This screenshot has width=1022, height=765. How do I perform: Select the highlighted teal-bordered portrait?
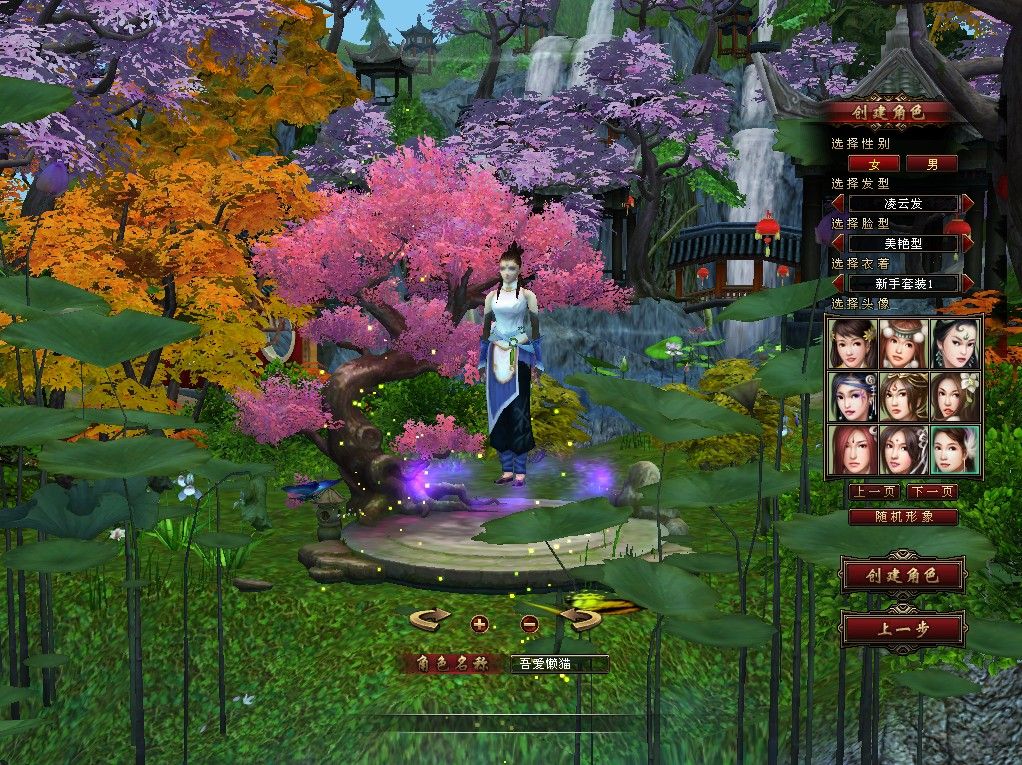pyautogui.click(x=955, y=450)
